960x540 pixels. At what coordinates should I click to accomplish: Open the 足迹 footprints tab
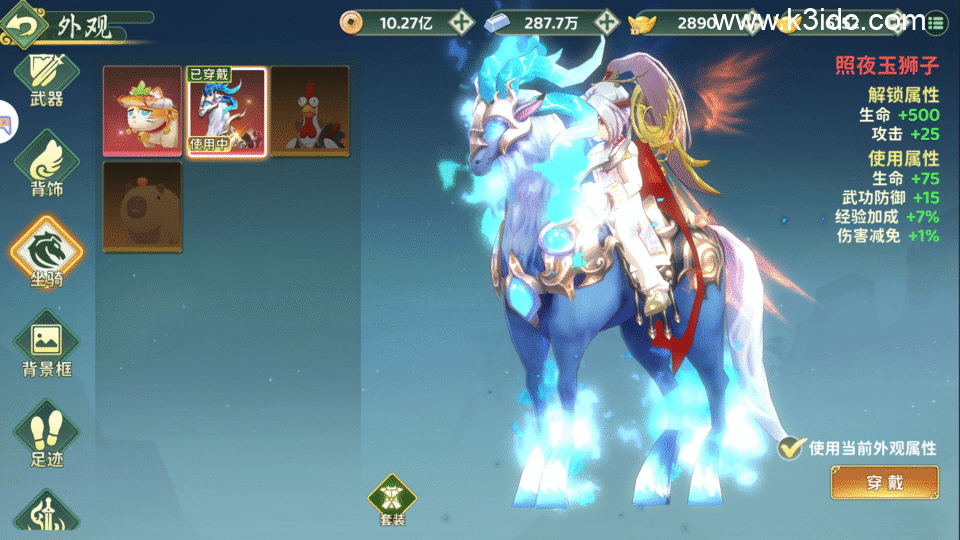point(46,438)
